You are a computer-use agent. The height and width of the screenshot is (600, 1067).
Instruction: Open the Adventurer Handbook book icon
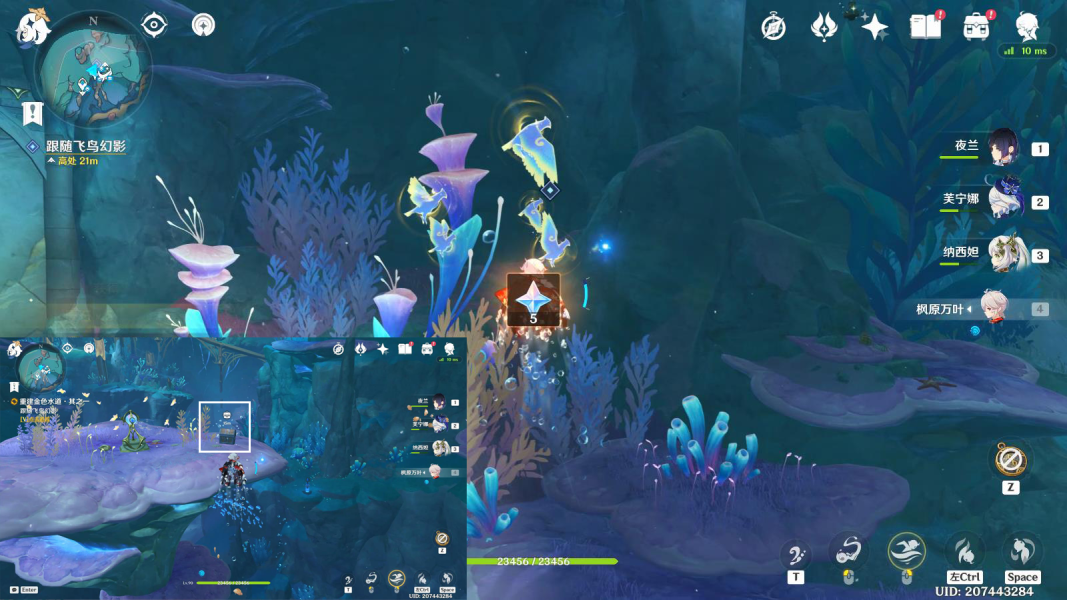[925, 27]
